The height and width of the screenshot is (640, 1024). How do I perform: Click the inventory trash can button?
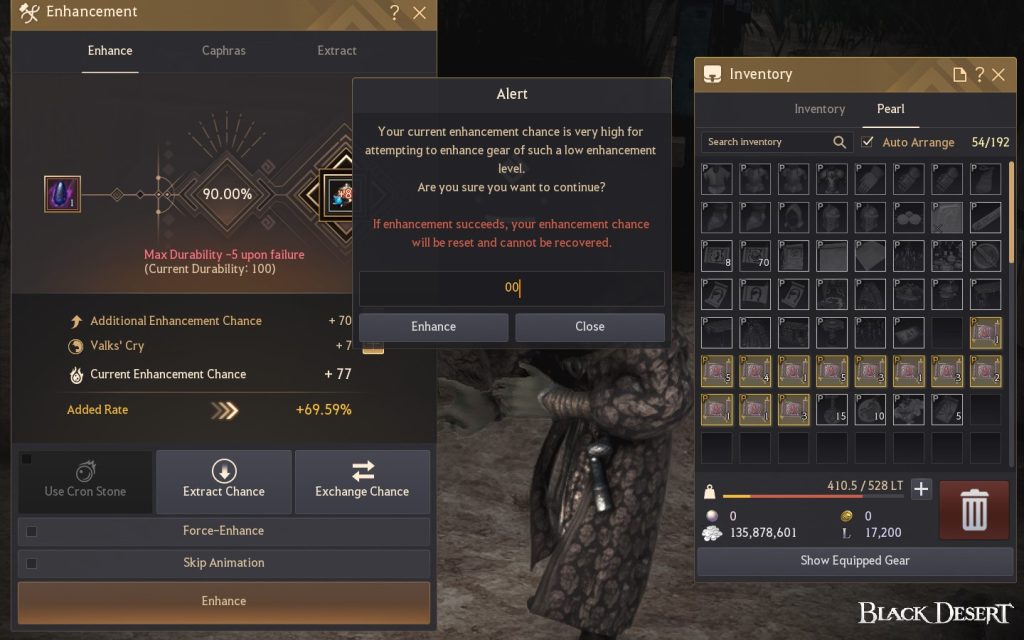(974, 510)
